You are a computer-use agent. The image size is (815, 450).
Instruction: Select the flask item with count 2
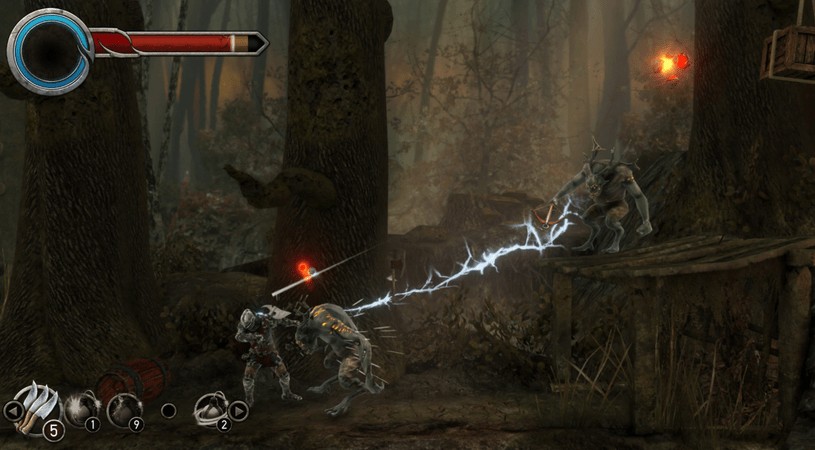pyautogui.click(x=211, y=408)
